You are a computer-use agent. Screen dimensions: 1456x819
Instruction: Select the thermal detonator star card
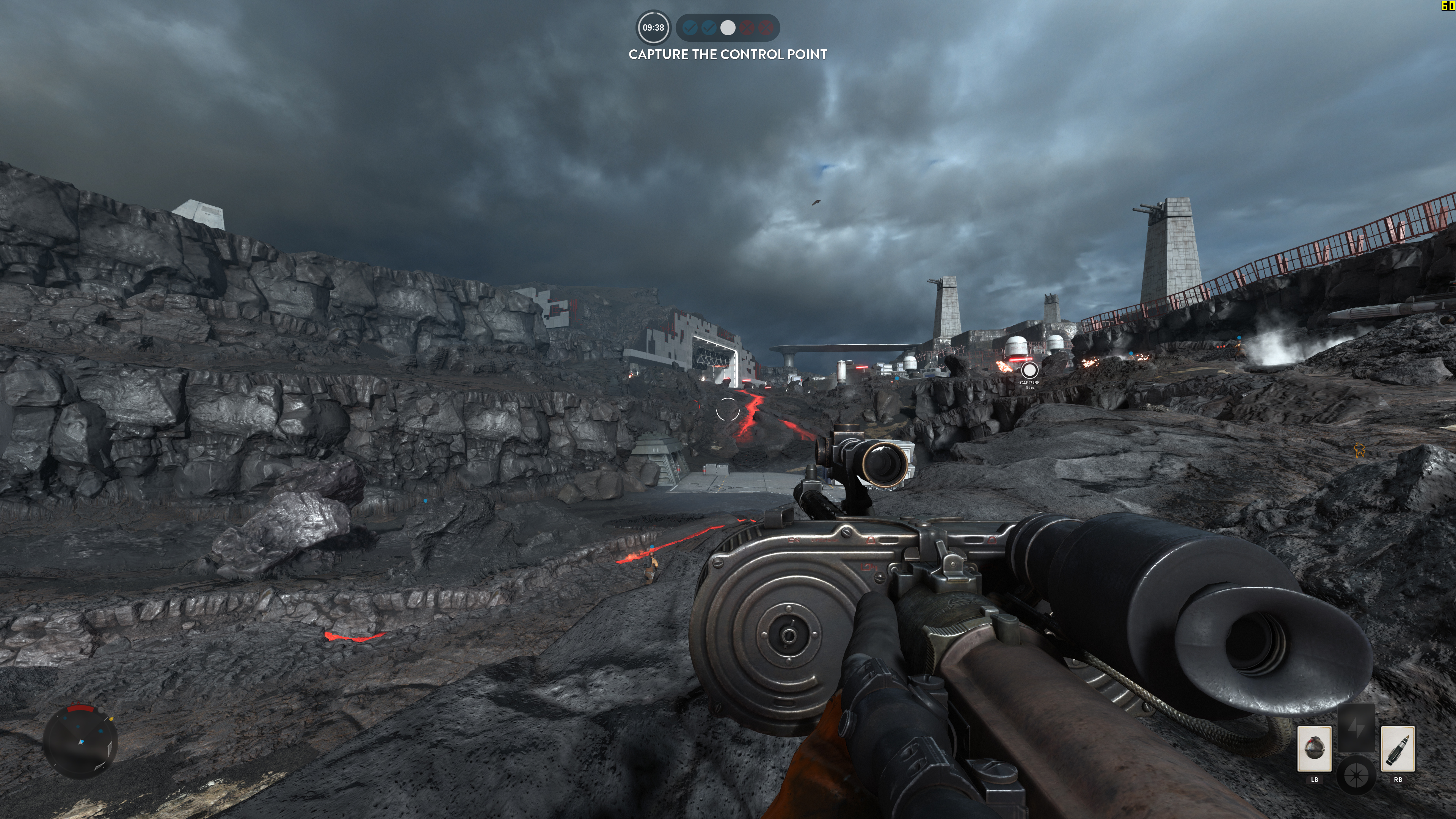click(x=1314, y=748)
